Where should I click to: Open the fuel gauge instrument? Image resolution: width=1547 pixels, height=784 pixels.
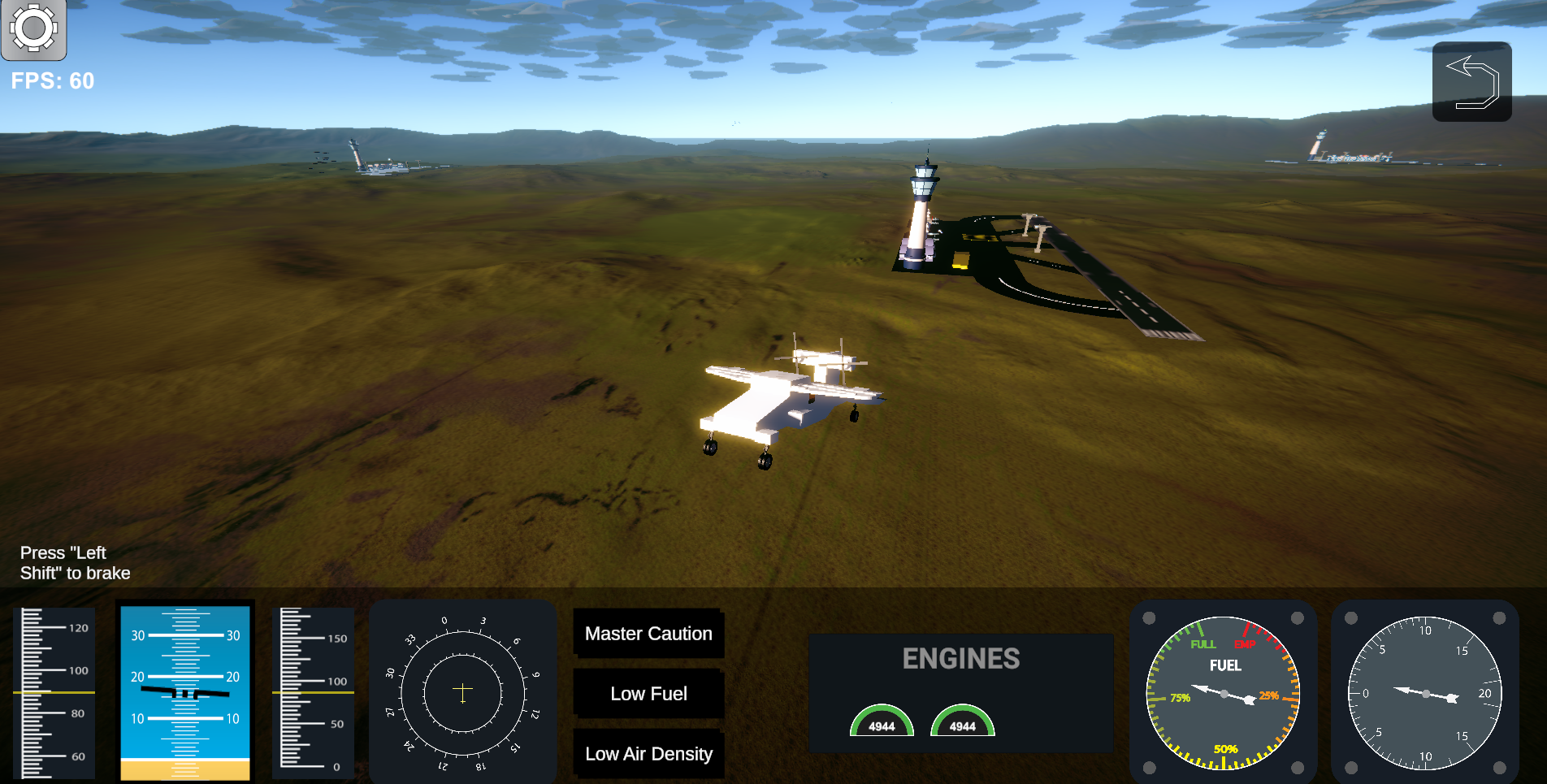pos(1223,692)
